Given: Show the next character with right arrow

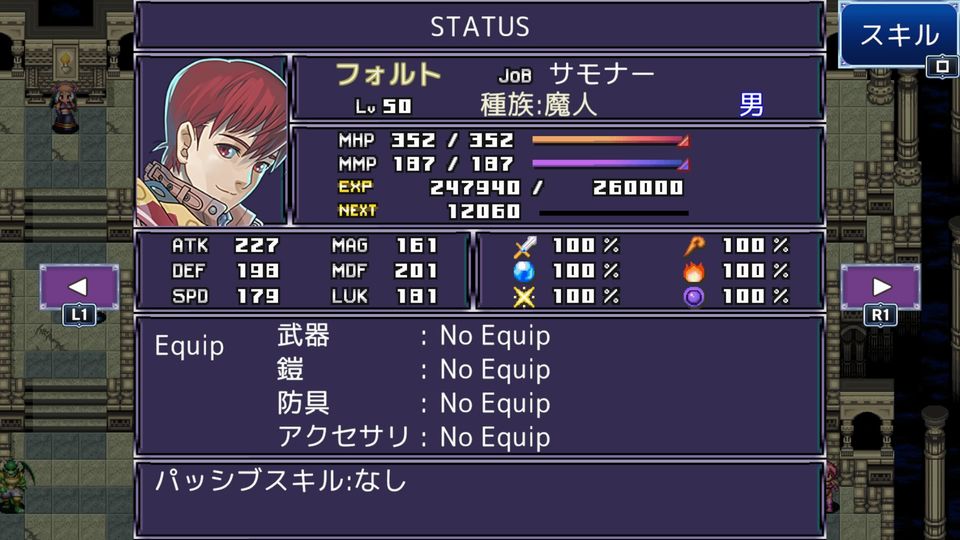Looking at the screenshot, I should [880, 287].
